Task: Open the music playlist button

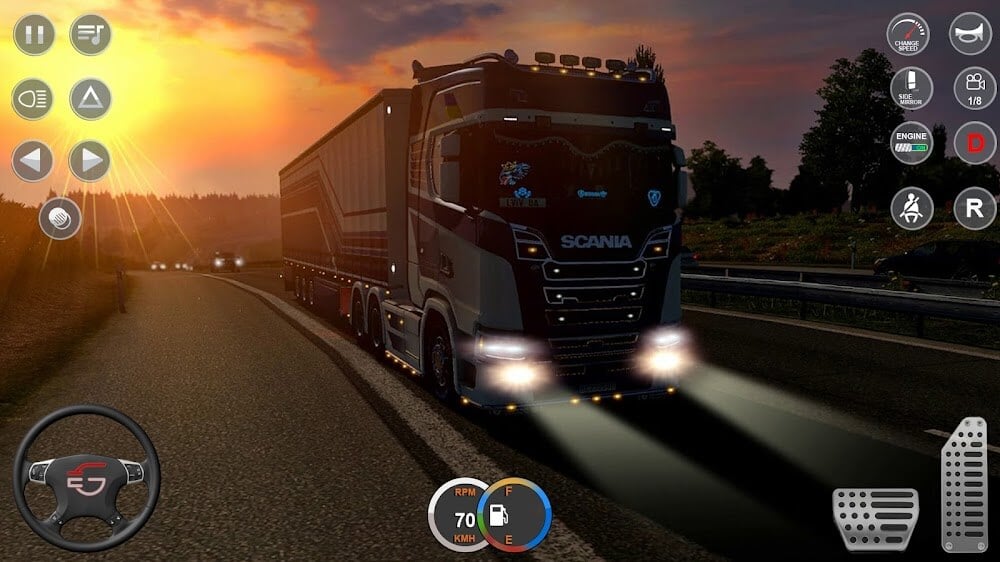Action: click(90, 35)
